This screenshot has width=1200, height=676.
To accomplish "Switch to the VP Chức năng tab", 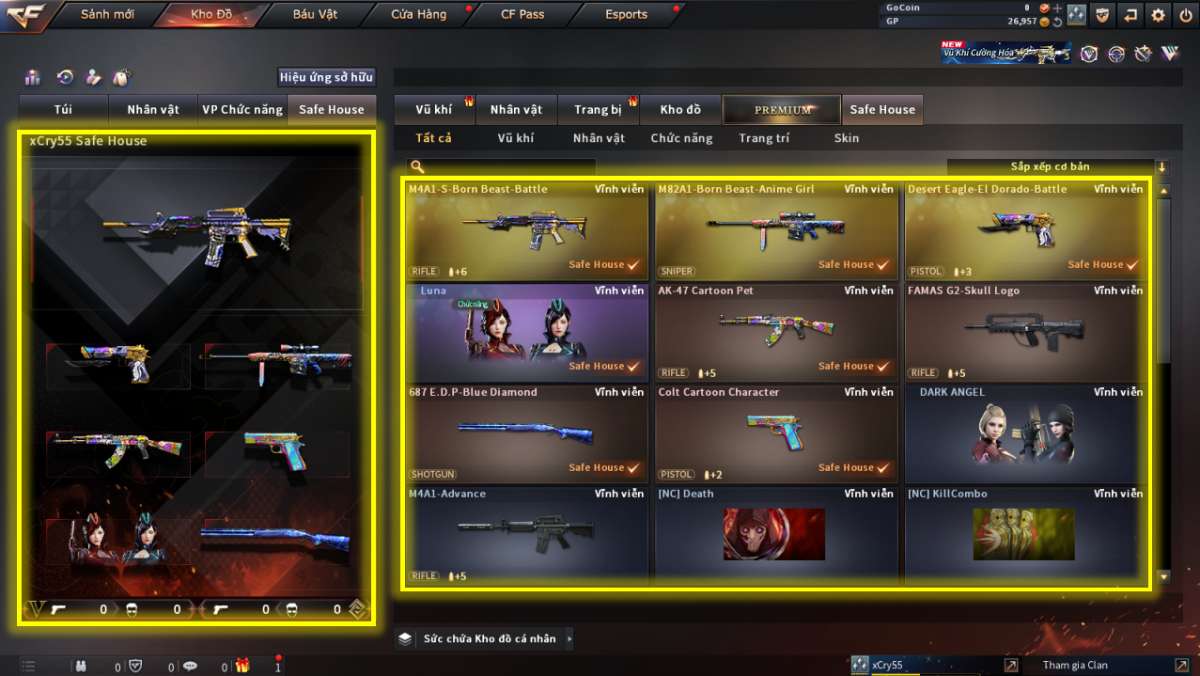I will tap(242, 110).
